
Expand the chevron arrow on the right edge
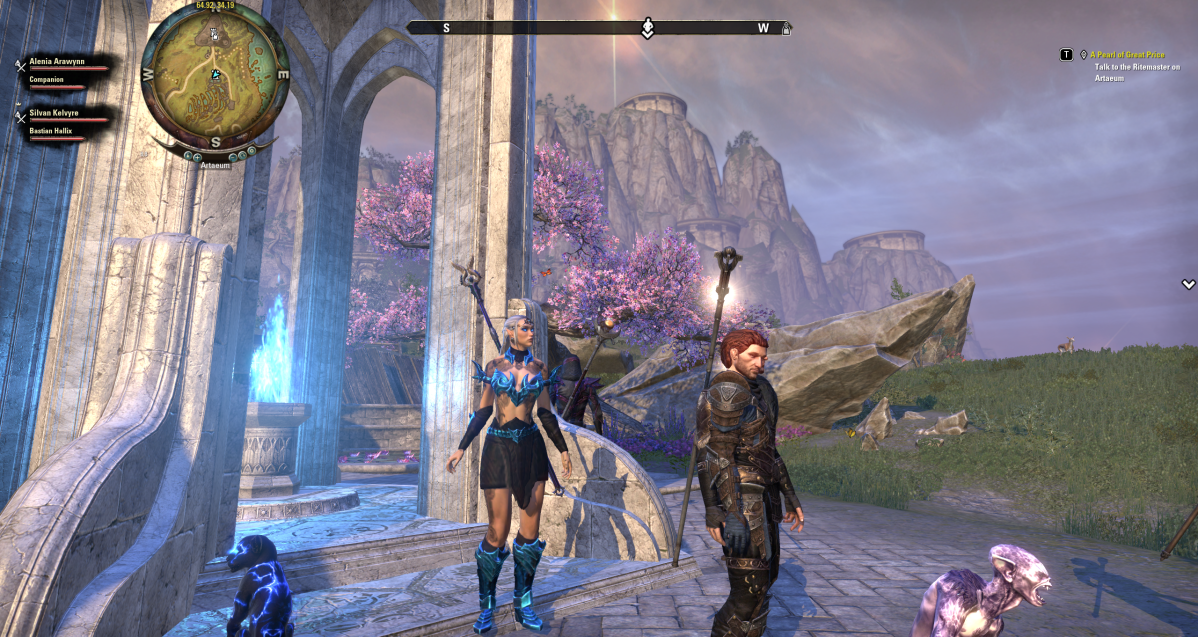click(1187, 285)
